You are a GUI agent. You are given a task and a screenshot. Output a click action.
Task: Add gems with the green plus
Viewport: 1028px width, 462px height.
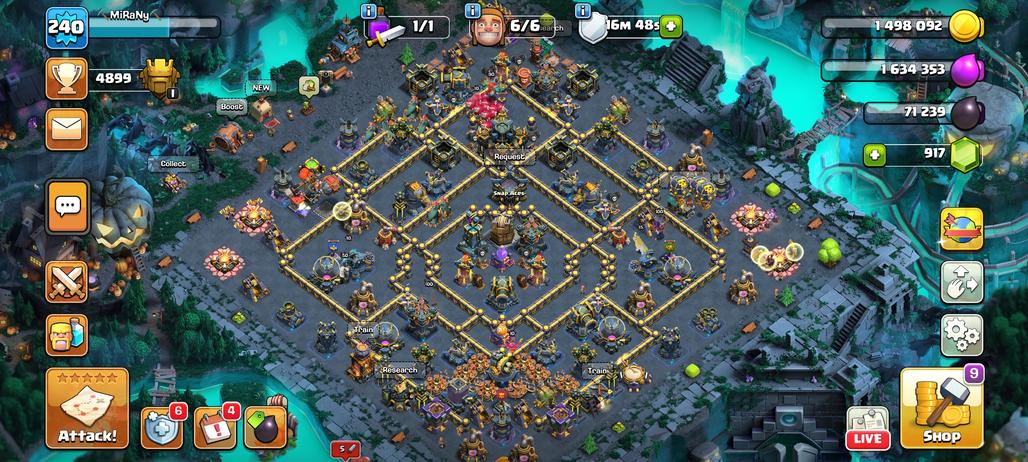pos(876,155)
